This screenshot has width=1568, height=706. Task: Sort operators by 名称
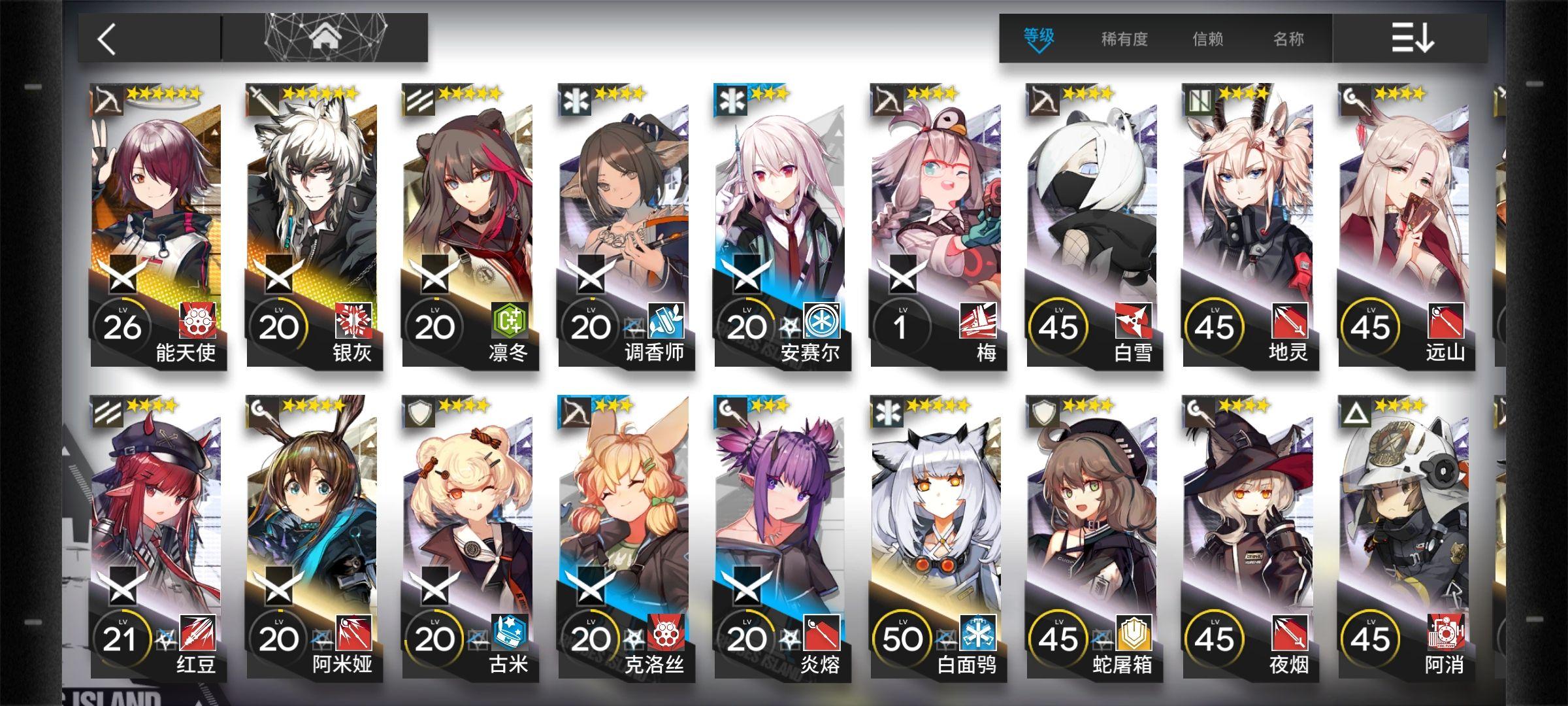click(x=1288, y=39)
